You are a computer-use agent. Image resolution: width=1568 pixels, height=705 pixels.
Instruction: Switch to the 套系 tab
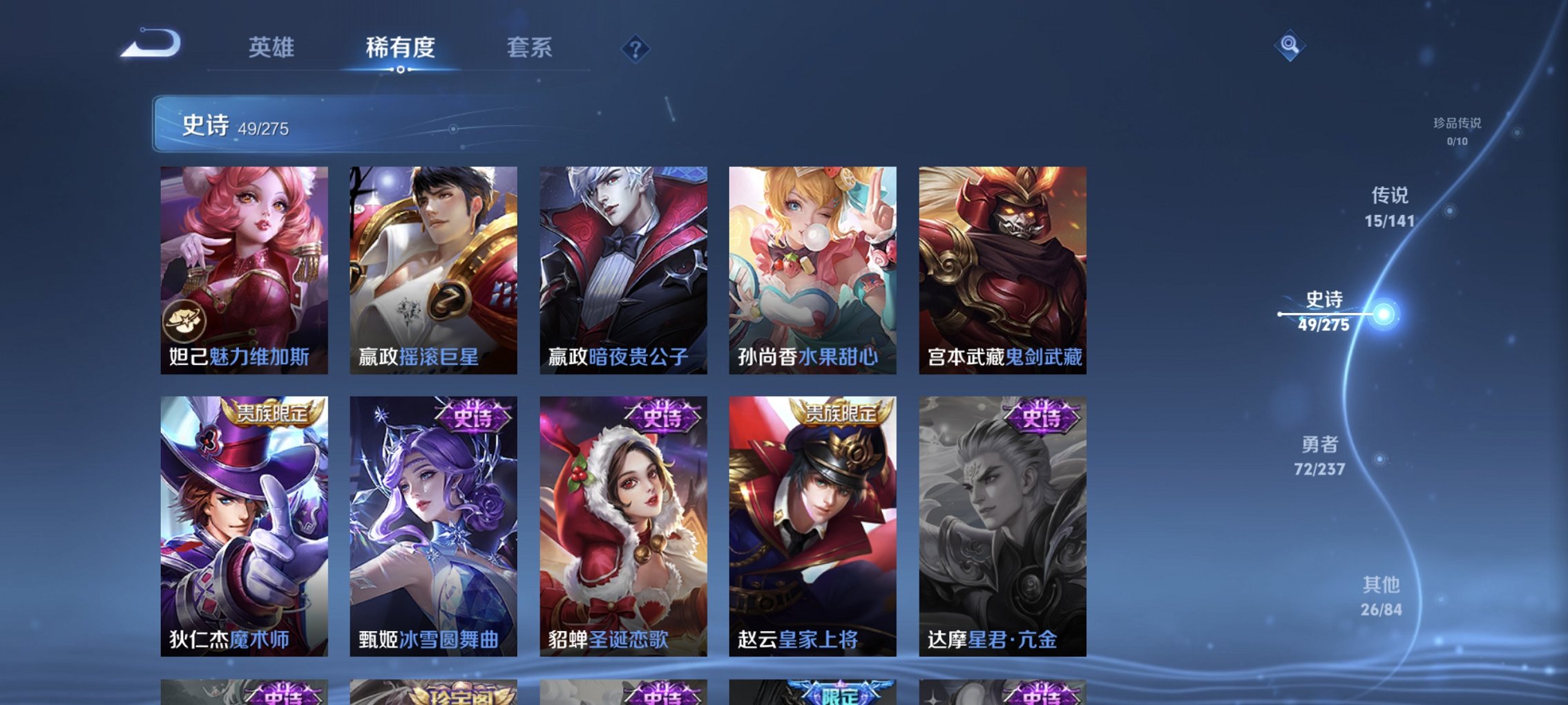pyautogui.click(x=530, y=48)
